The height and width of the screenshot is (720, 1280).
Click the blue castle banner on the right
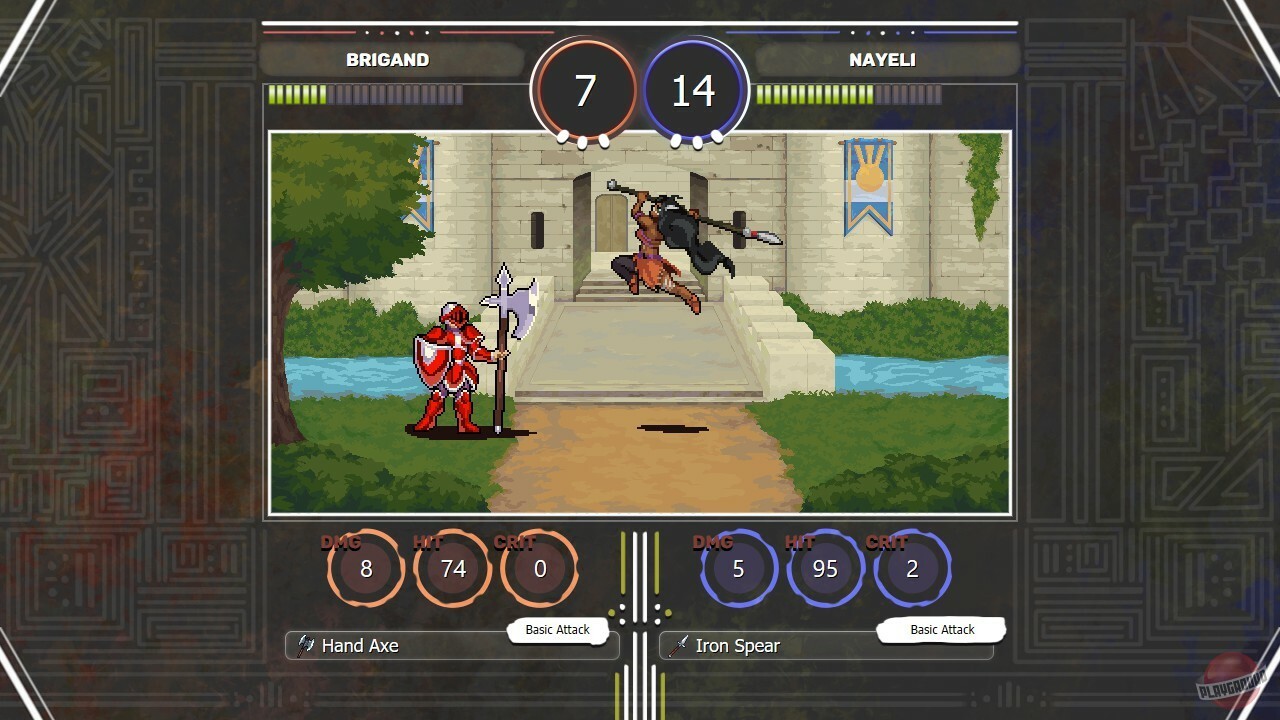tap(868, 185)
